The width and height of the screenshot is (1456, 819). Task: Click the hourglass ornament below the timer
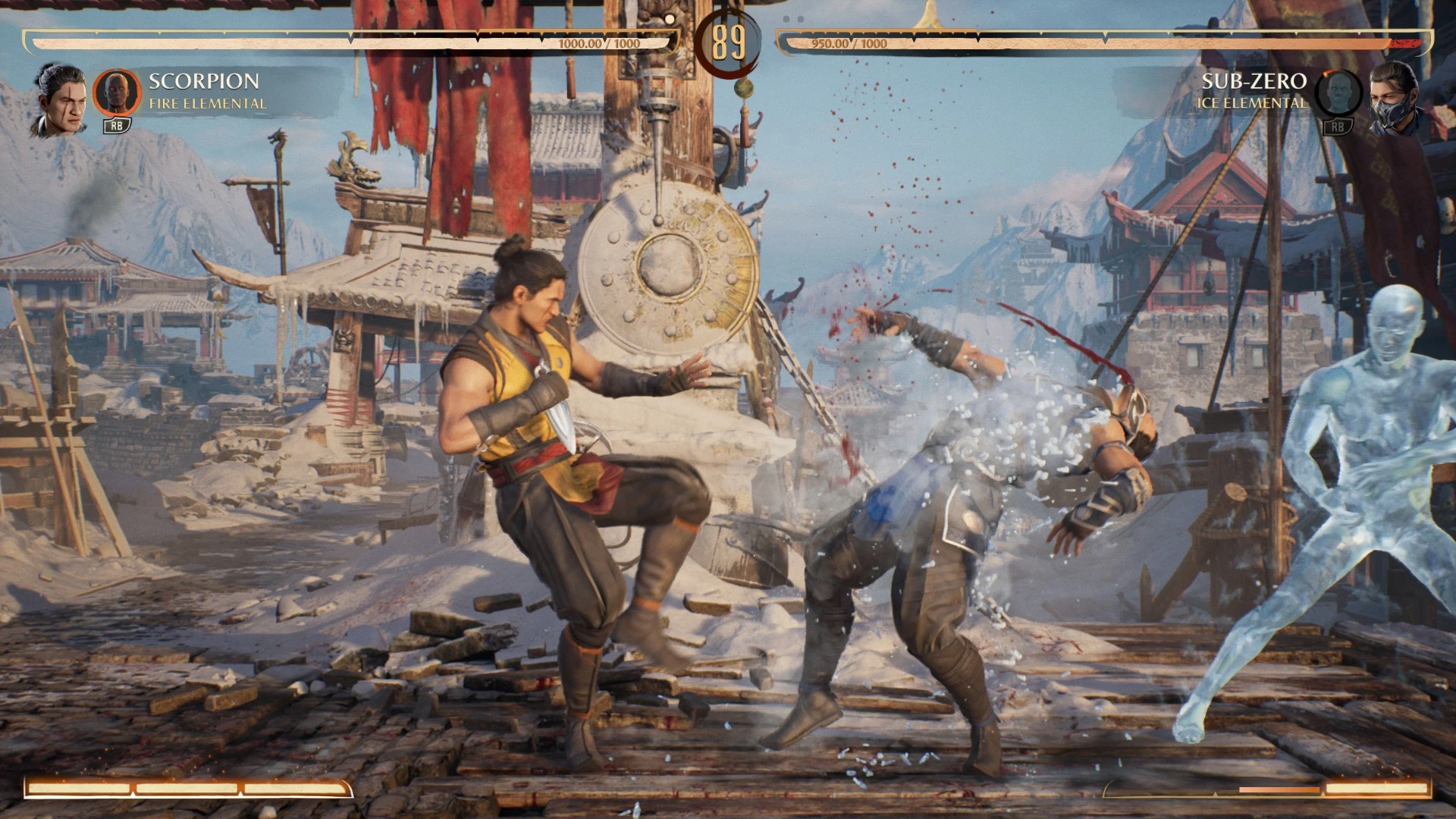click(x=745, y=89)
